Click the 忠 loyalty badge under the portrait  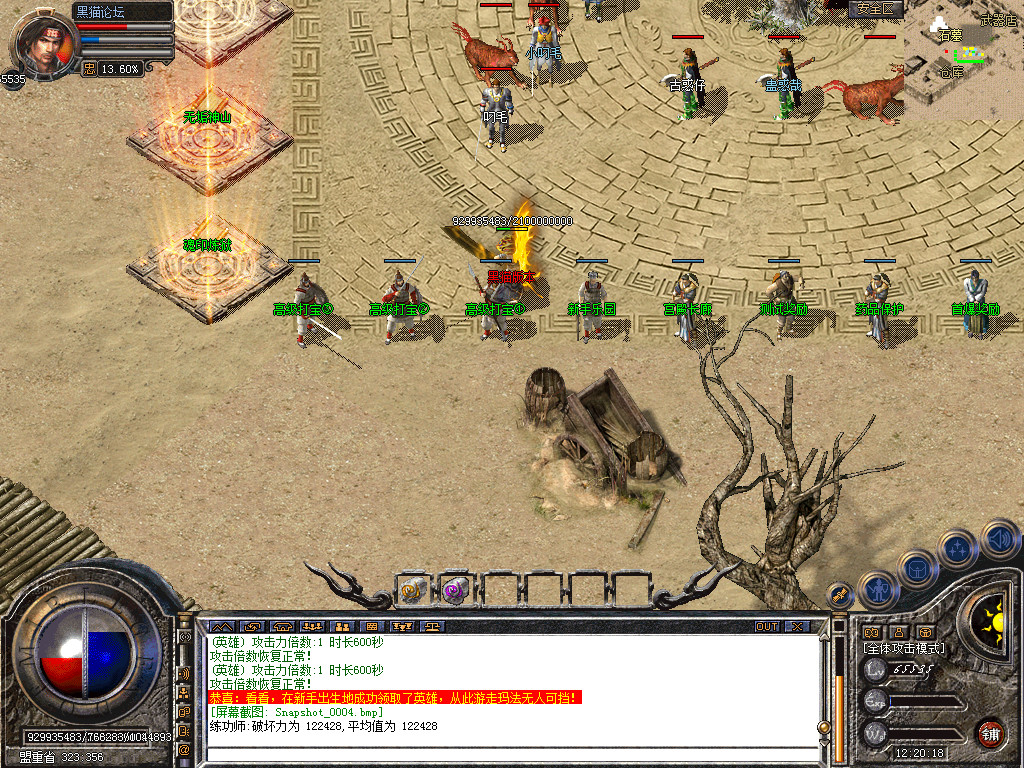tap(89, 69)
